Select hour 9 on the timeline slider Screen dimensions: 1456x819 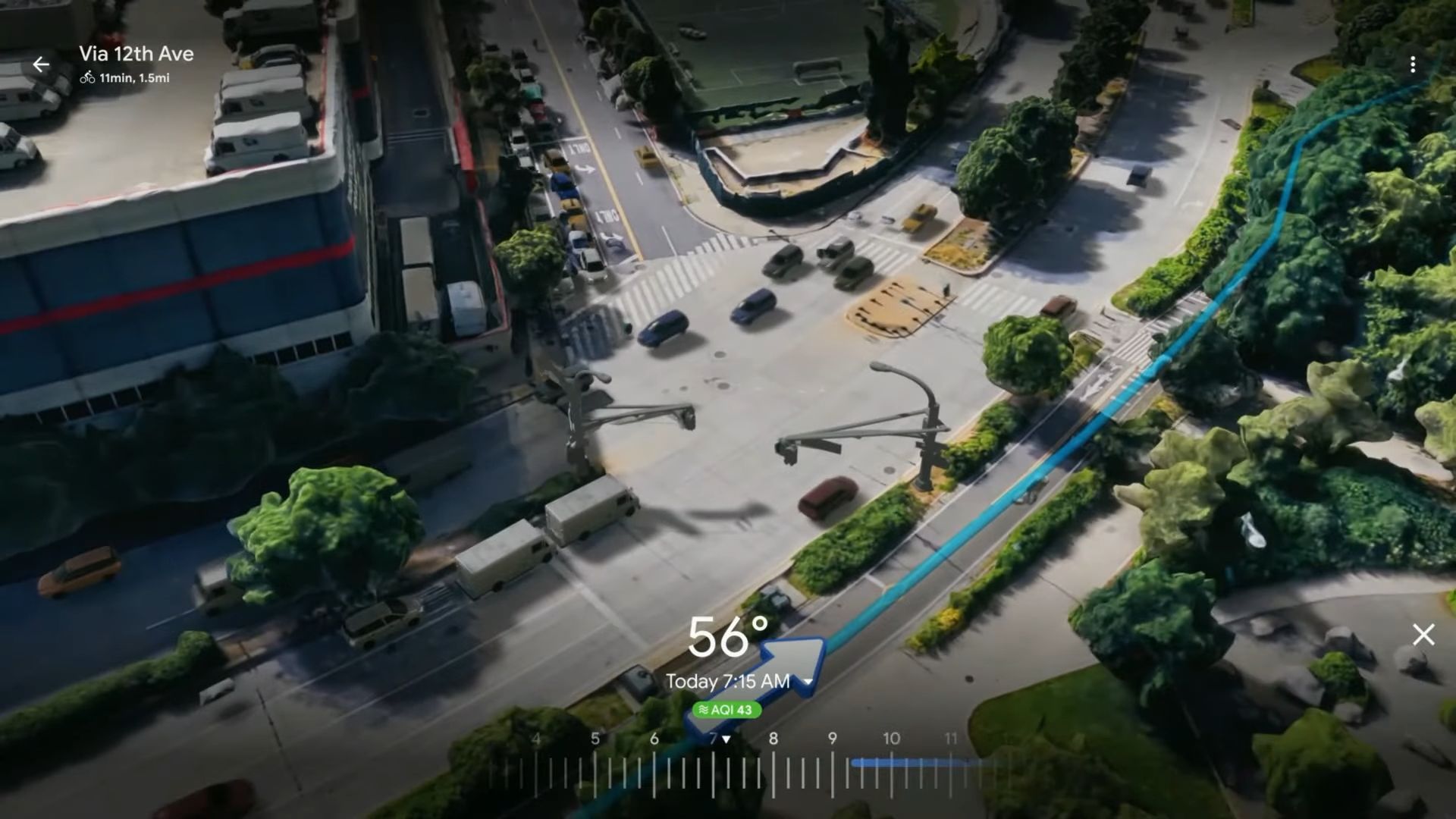(832, 738)
